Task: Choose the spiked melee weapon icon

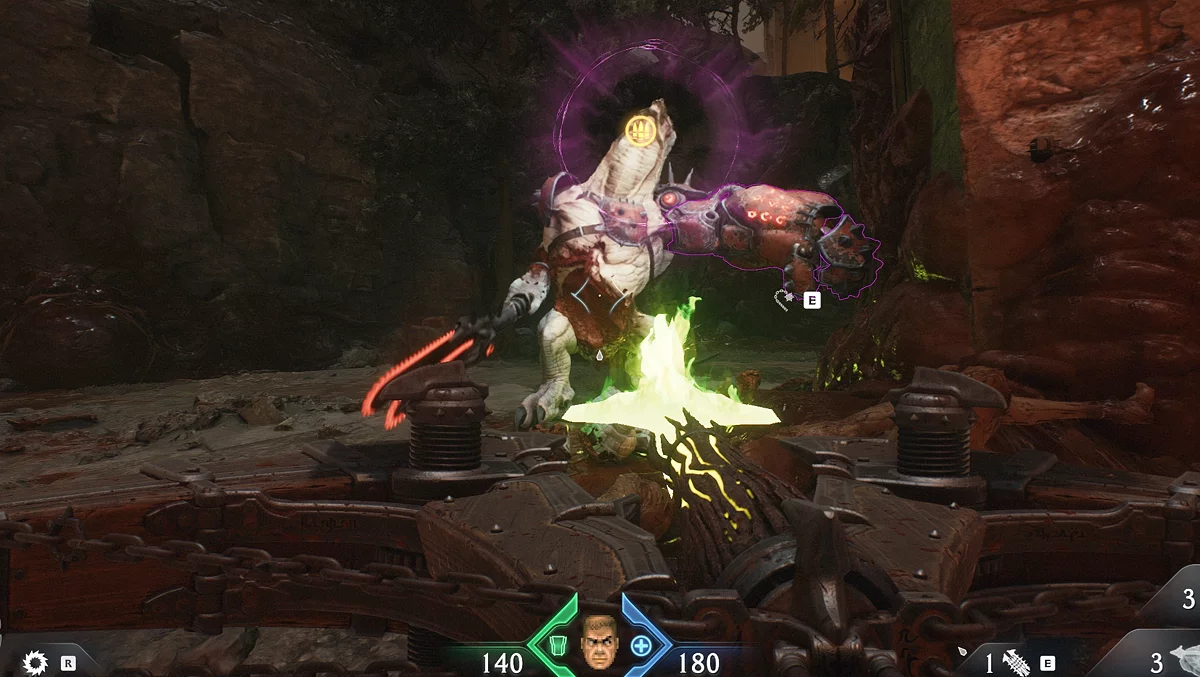Action: [x=1018, y=662]
